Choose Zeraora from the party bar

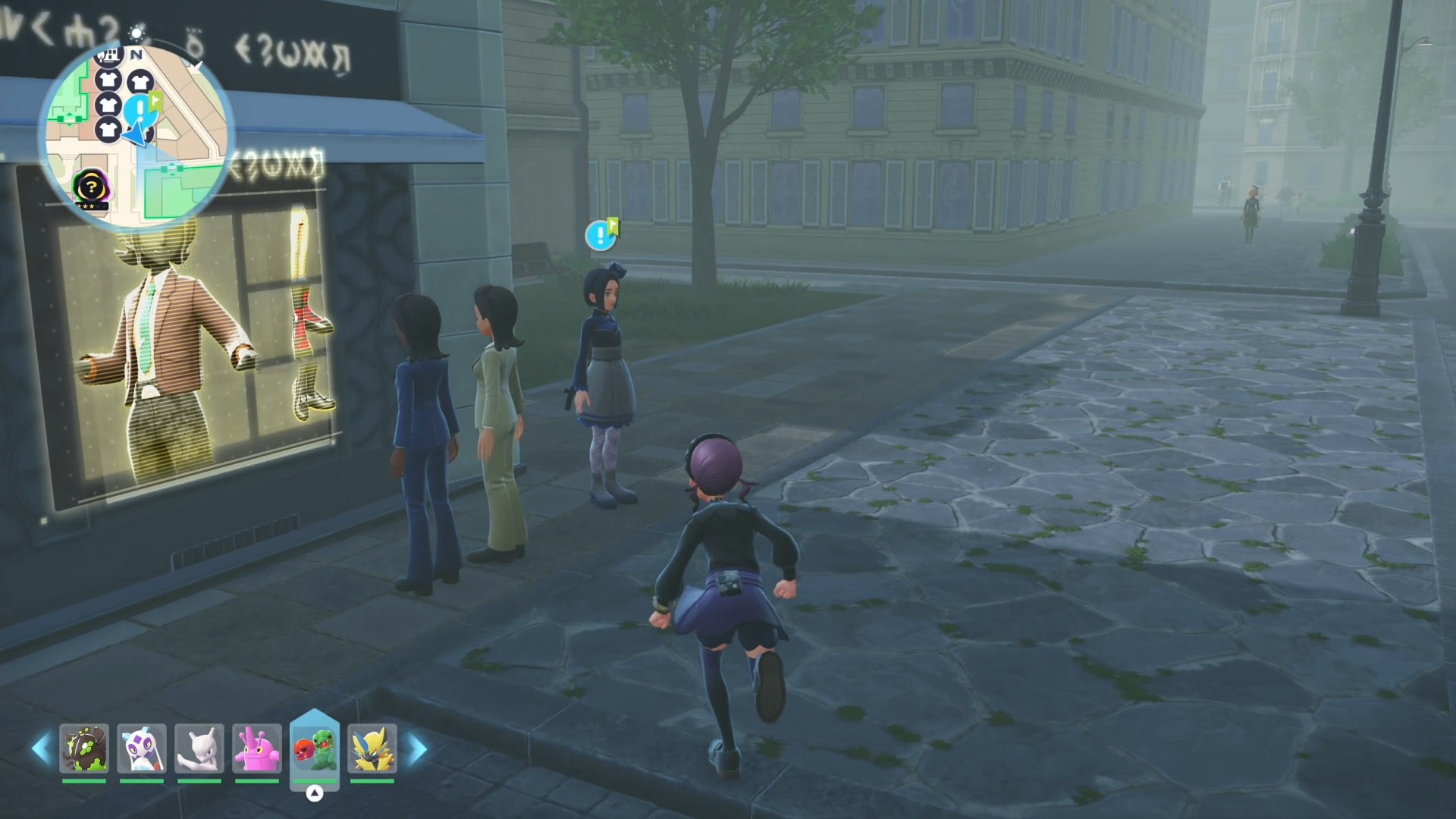(372, 748)
